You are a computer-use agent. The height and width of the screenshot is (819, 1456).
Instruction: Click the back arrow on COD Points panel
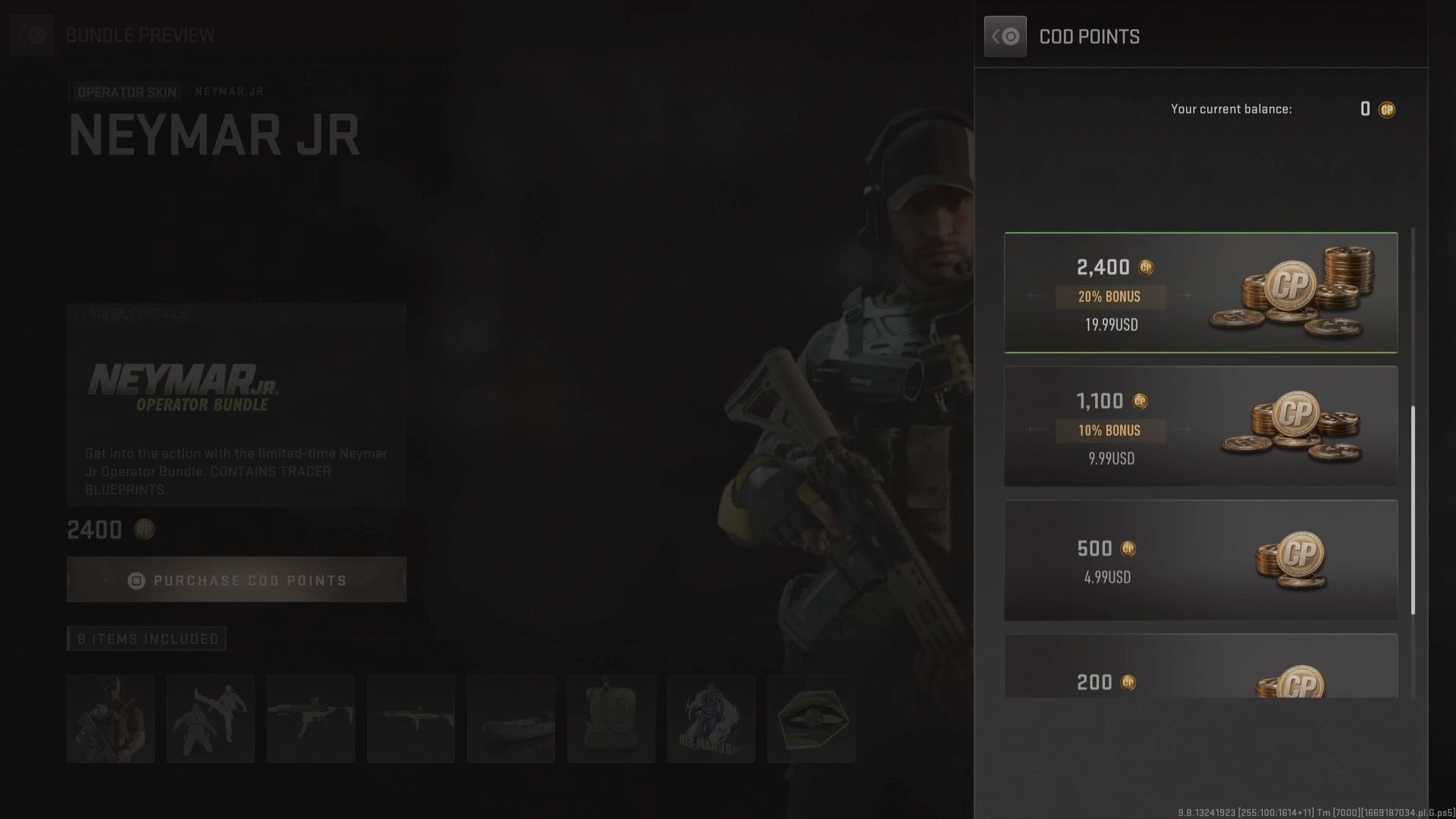[1005, 36]
